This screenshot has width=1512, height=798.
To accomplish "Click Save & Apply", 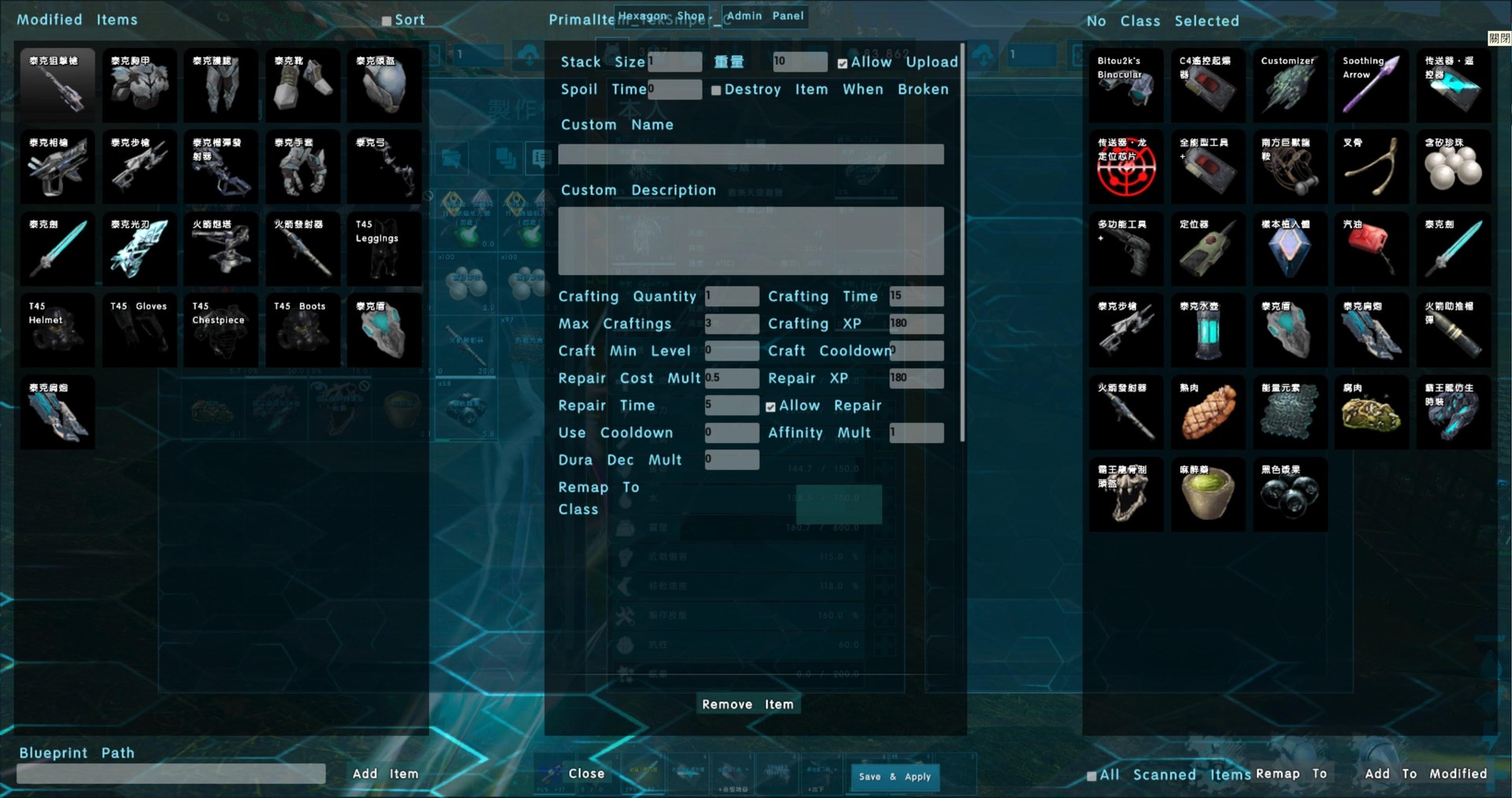I will (x=894, y=777).
